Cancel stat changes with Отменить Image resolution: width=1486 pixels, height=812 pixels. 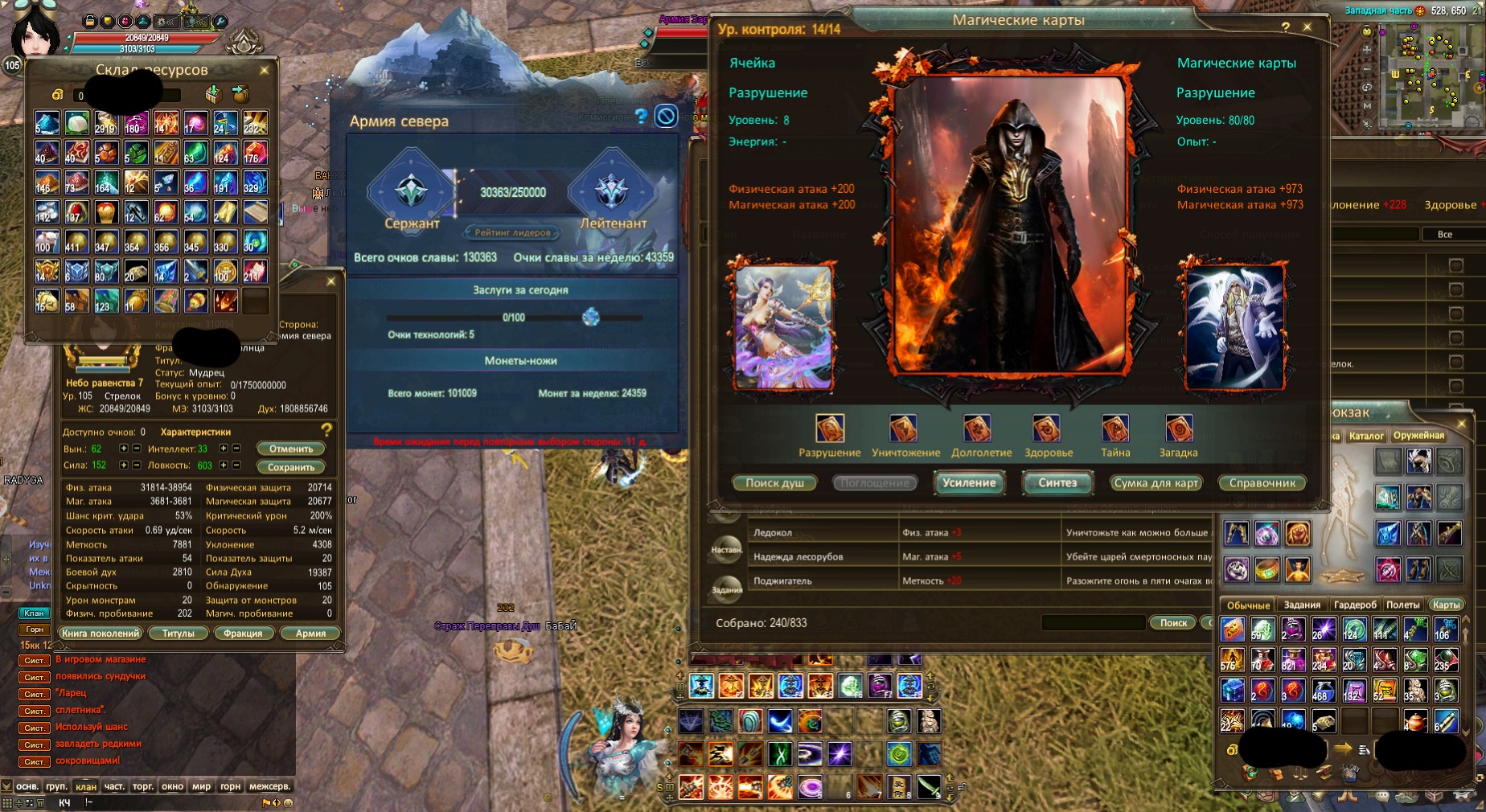291,449
